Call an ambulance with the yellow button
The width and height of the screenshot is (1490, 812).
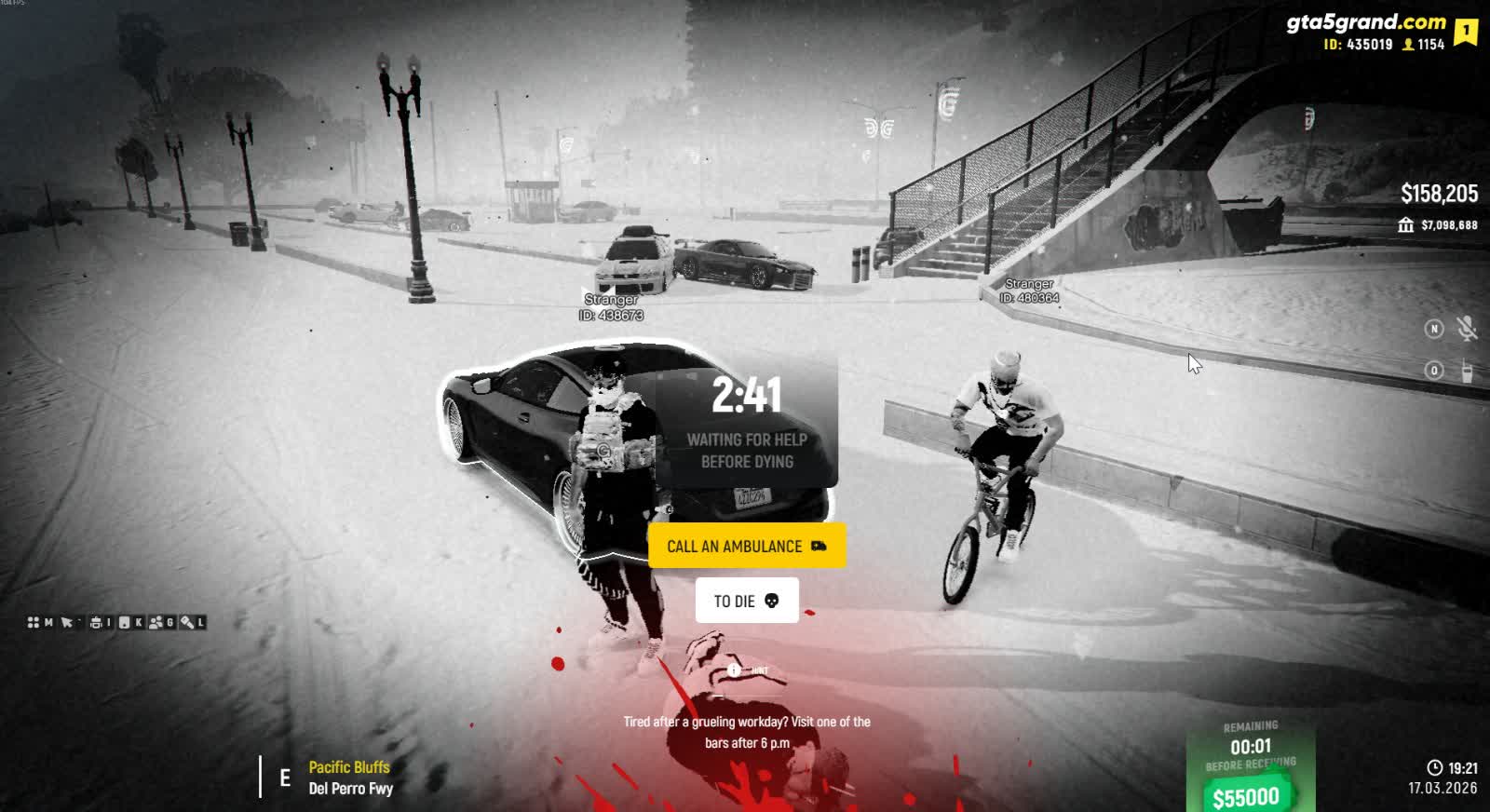click(746, 546)
